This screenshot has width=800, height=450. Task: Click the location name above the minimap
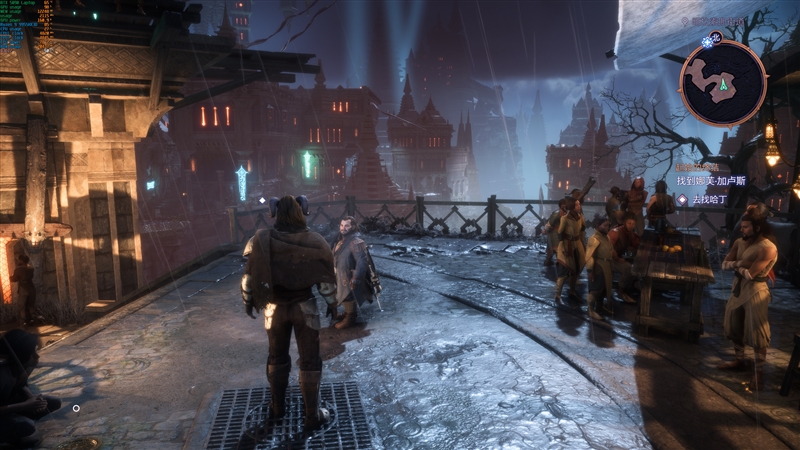pyautogui.click(x=723, y=20)
